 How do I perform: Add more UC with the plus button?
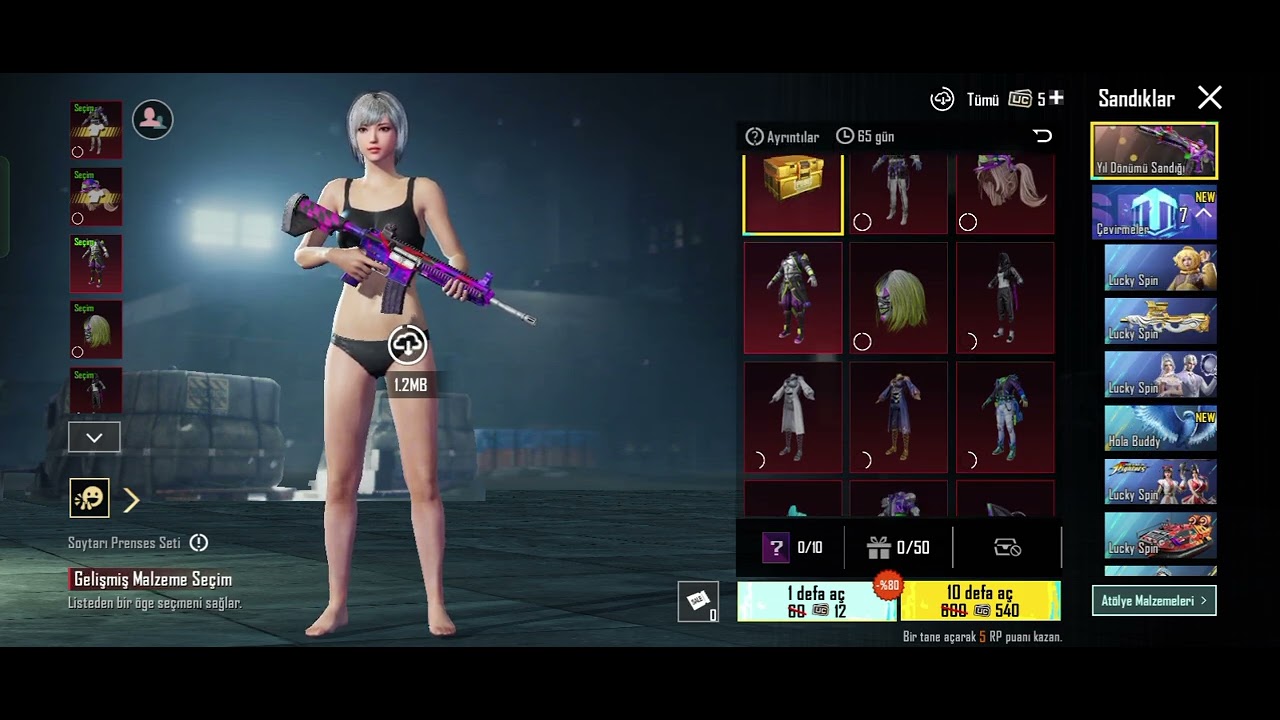1056,98
